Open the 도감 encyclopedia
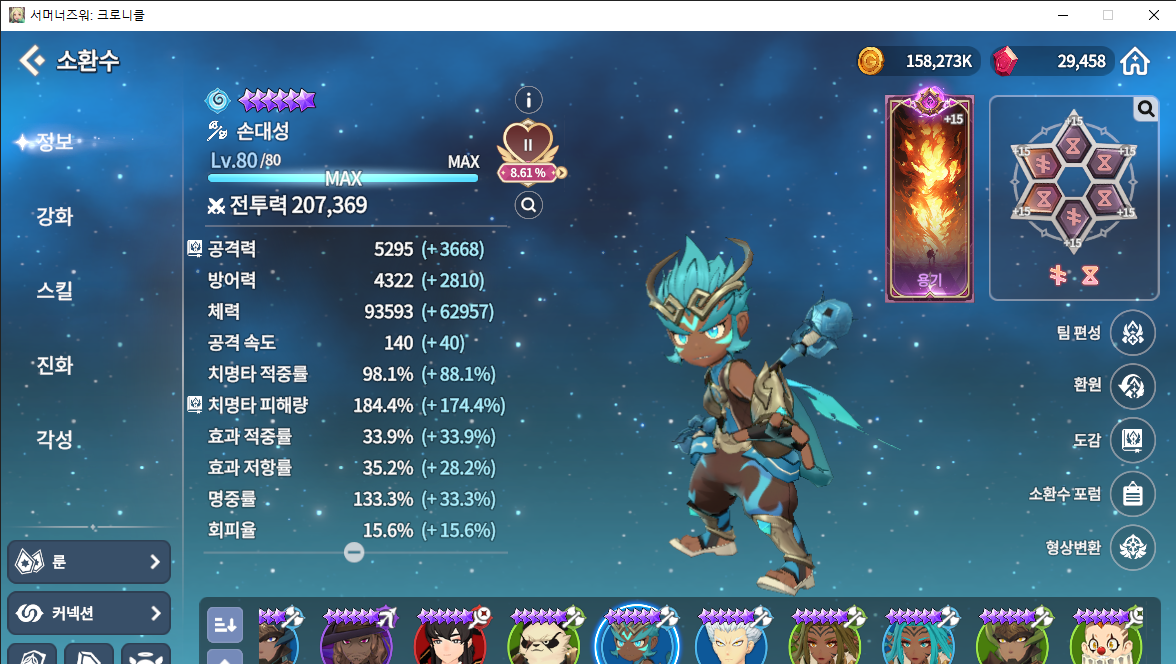 click(1132, 440)
